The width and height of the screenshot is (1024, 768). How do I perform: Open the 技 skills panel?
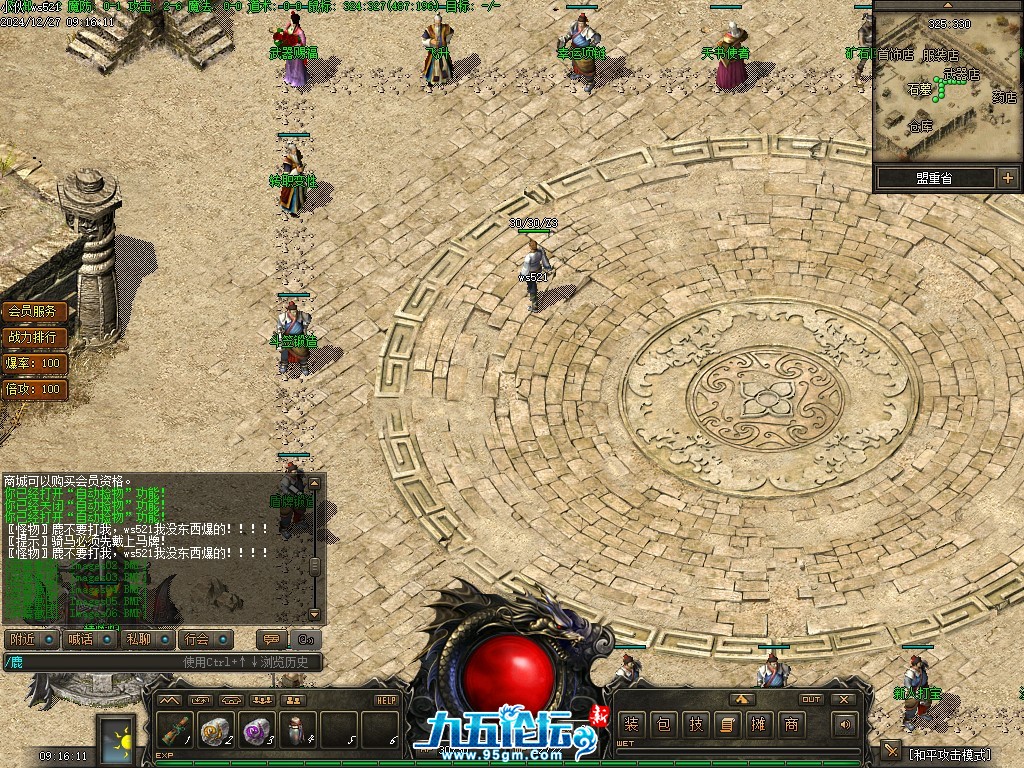click(697, 724)
